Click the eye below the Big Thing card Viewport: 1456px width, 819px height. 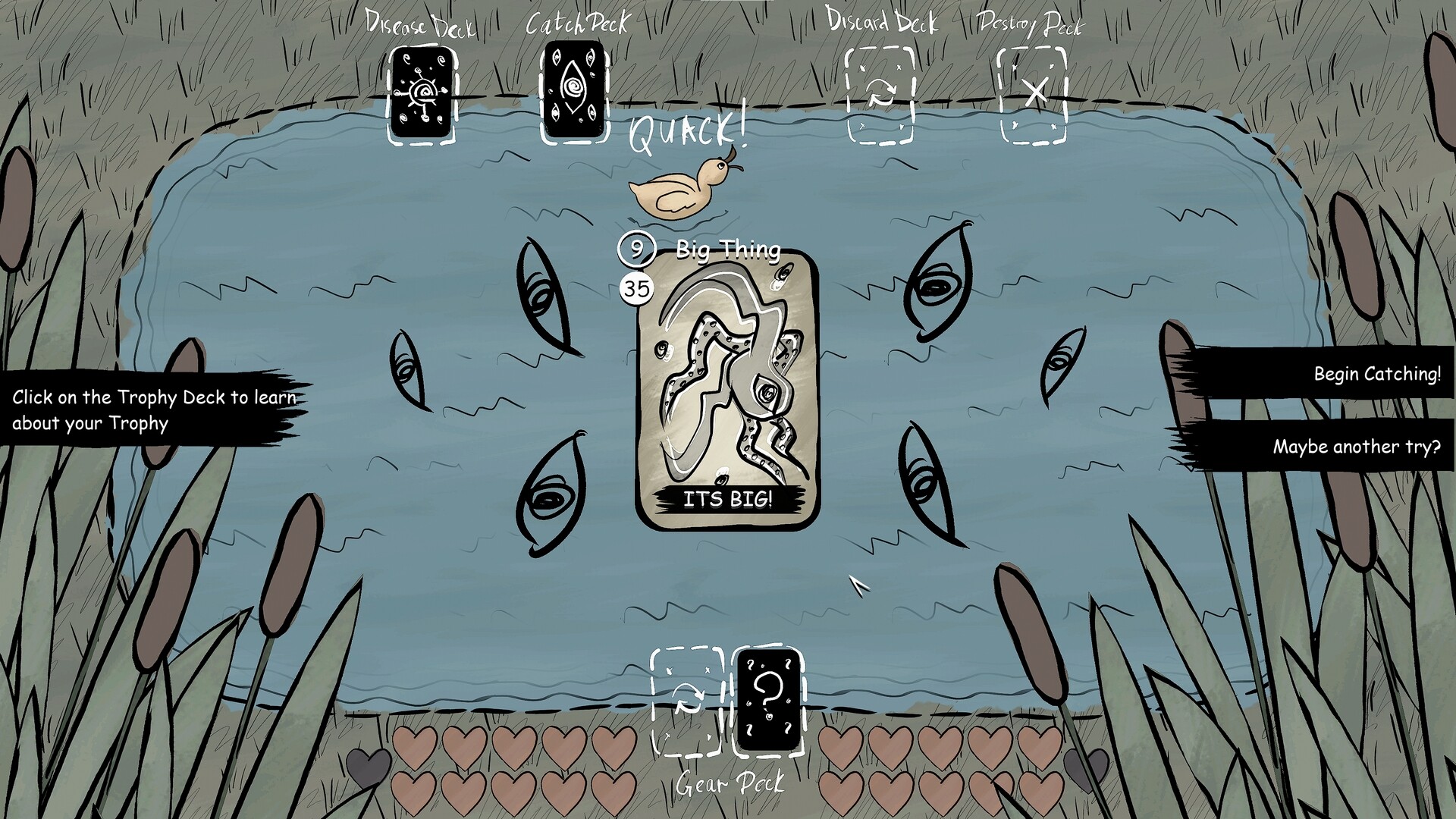550,497
